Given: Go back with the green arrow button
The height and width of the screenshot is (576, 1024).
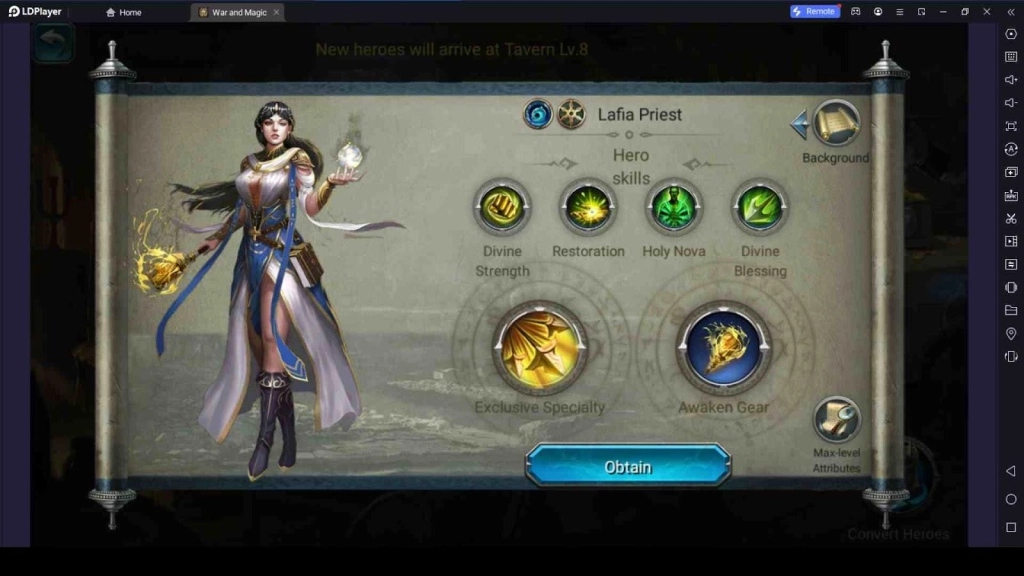Looking at the screenshot, I should click(53, 43).
